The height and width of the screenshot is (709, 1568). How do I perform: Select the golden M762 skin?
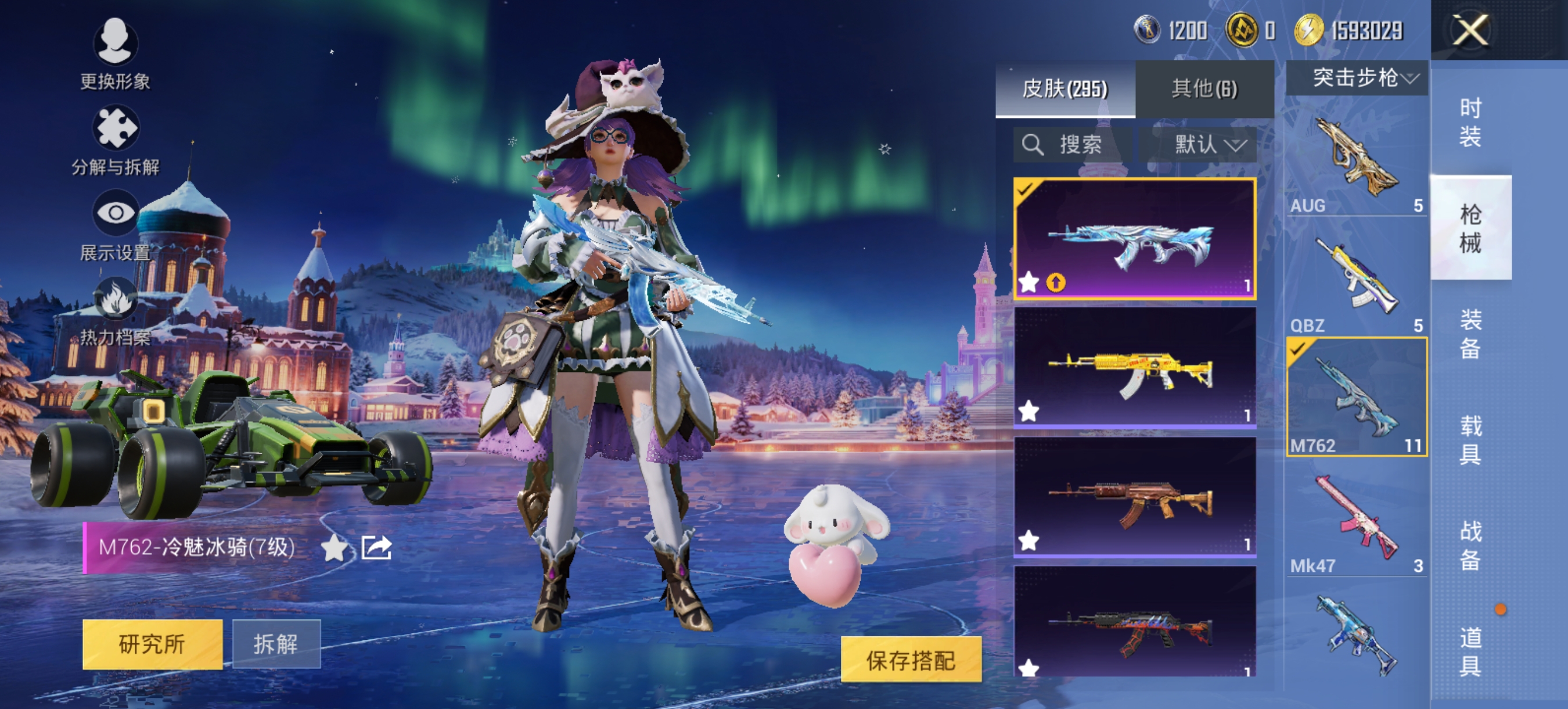1134,367
